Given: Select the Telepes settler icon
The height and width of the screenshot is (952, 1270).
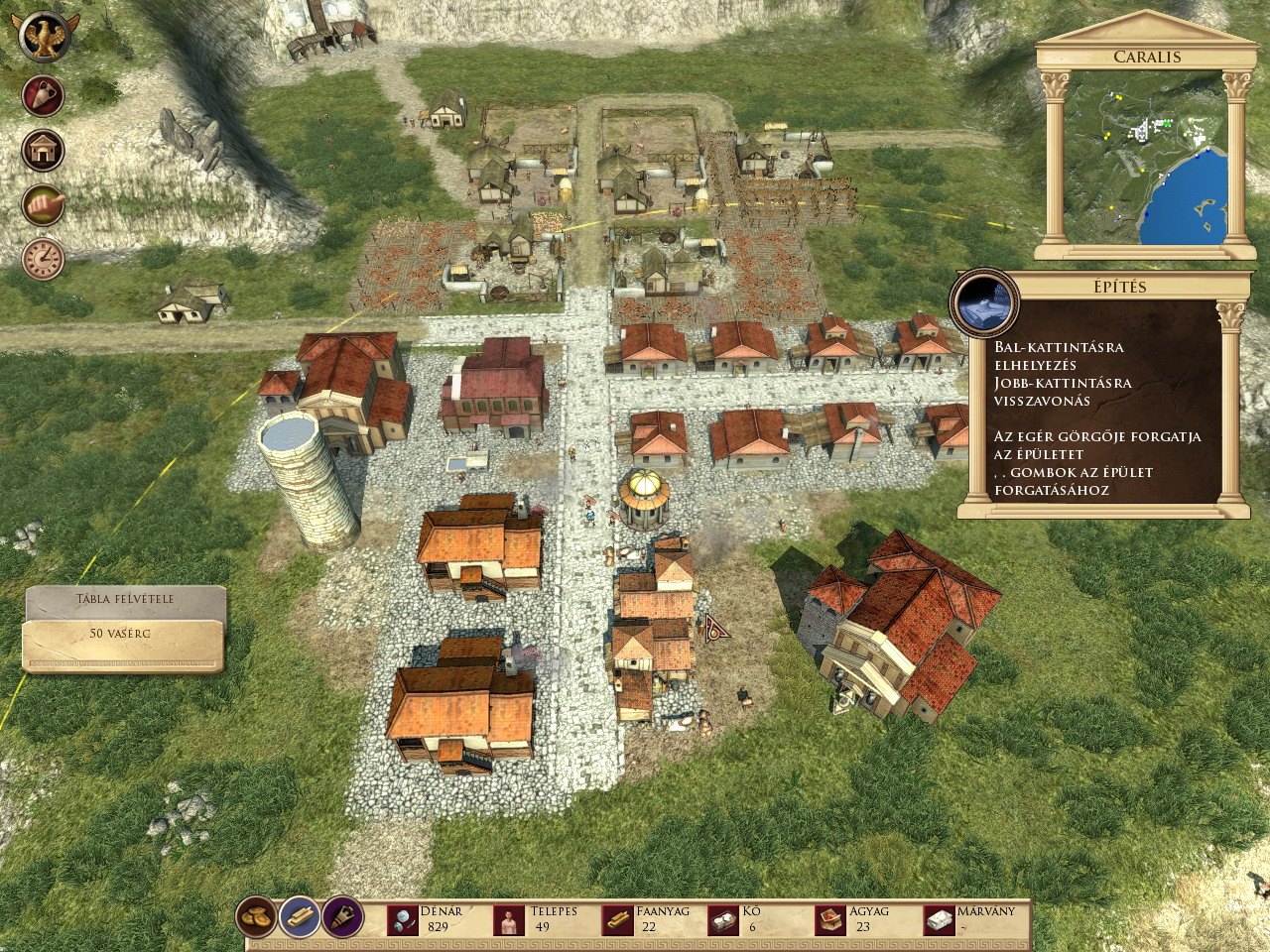Looking at the screenshot, I should tap(509, 921).
